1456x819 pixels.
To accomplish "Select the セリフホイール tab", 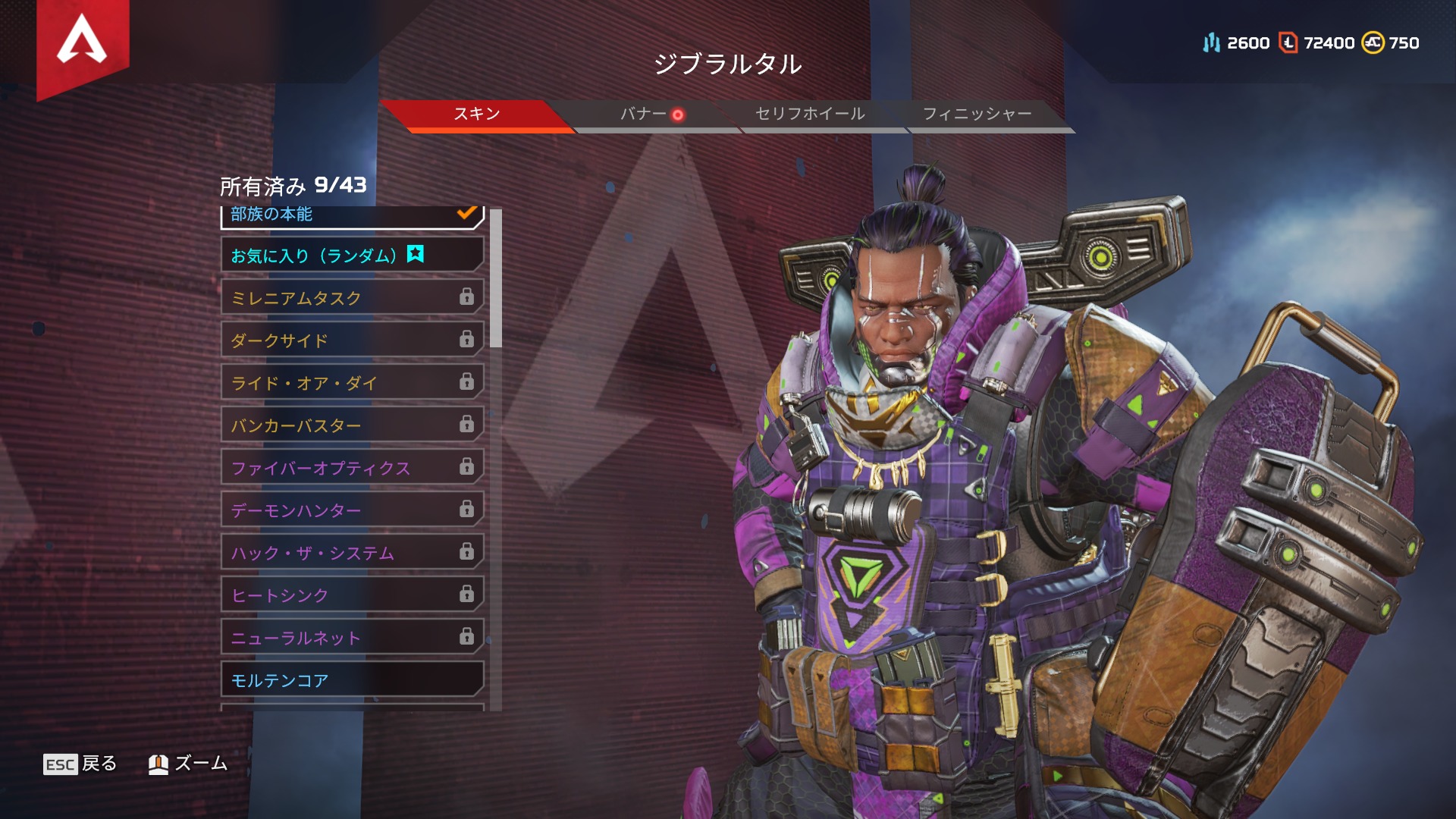I will coord(810,115).
